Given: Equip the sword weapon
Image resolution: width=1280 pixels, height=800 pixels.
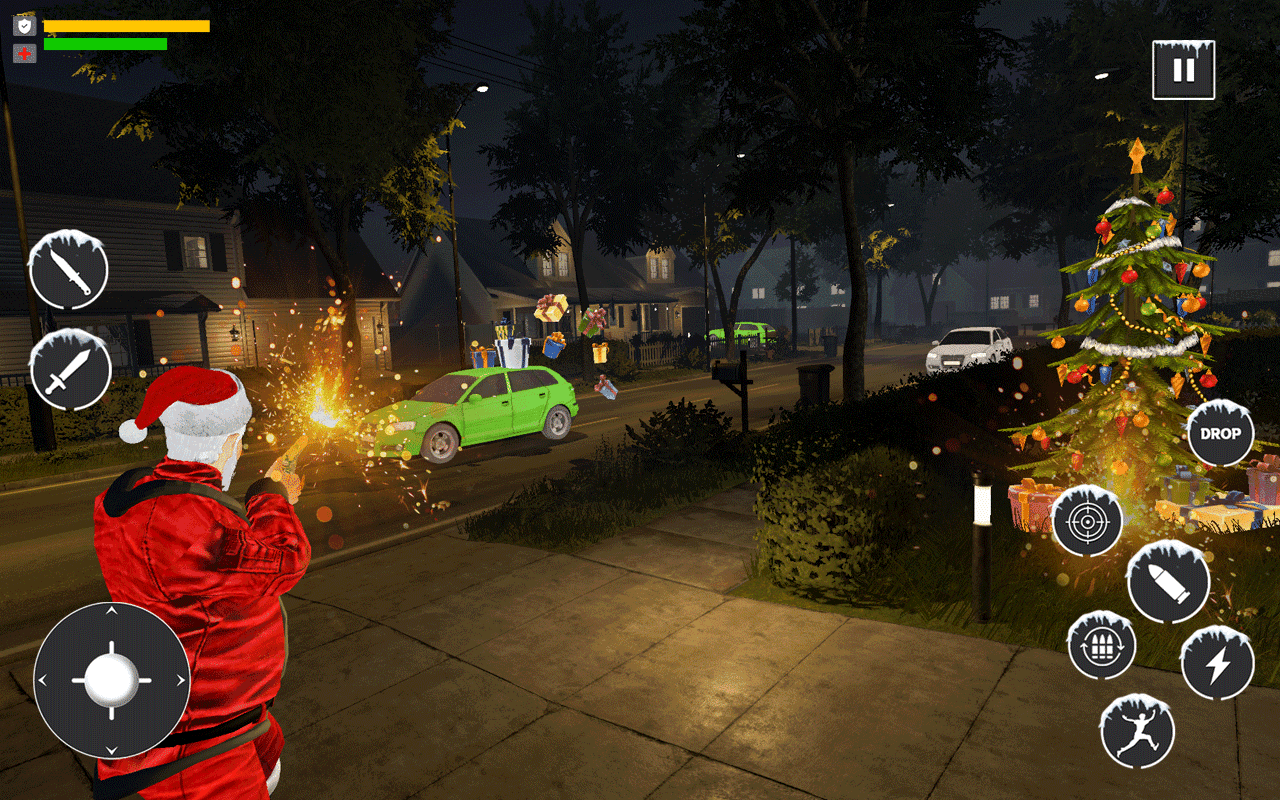Looking at the screenshot, I should [70, 370].
